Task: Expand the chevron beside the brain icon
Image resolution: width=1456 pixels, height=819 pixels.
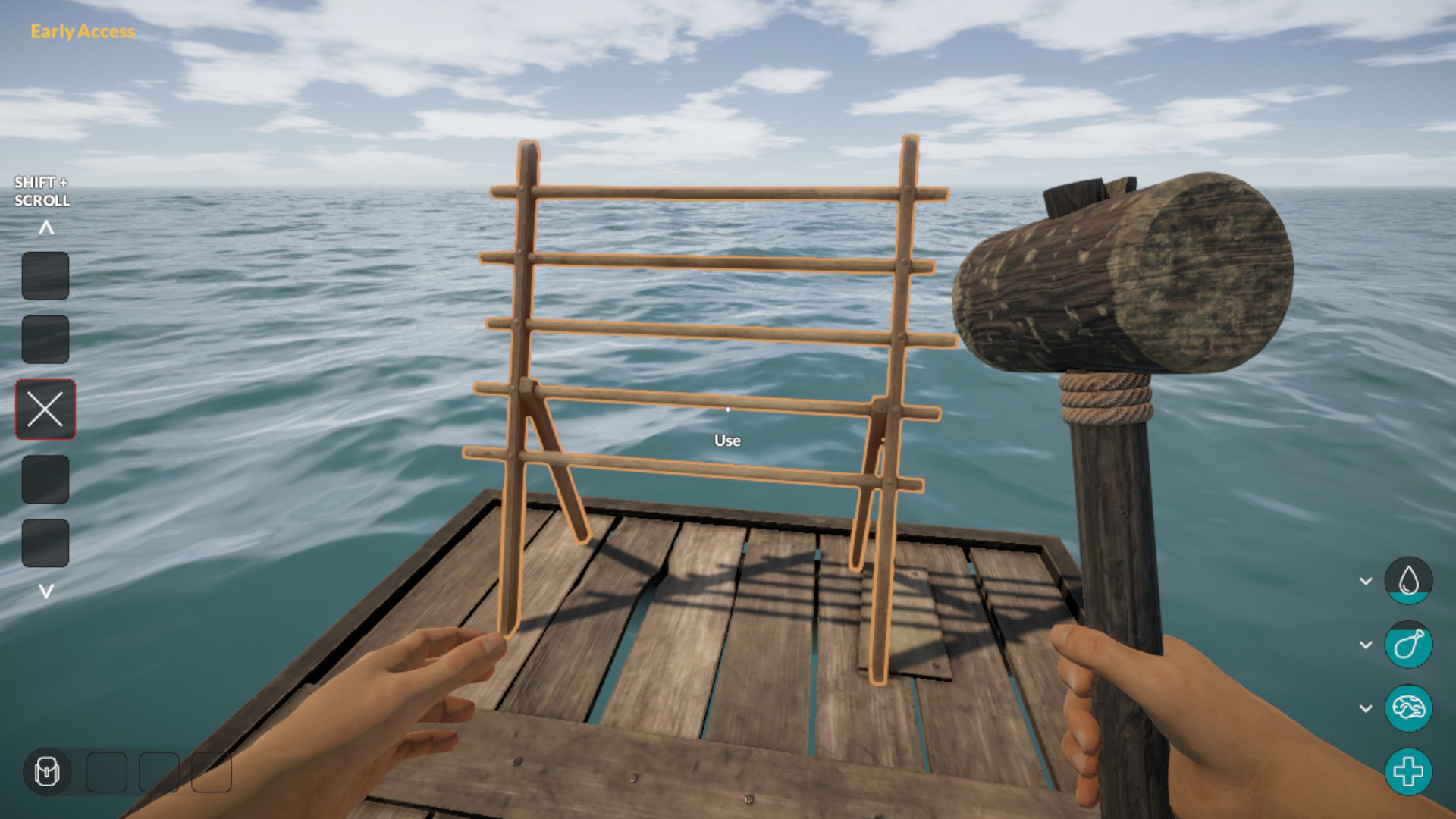Action: click(1366, 708)
